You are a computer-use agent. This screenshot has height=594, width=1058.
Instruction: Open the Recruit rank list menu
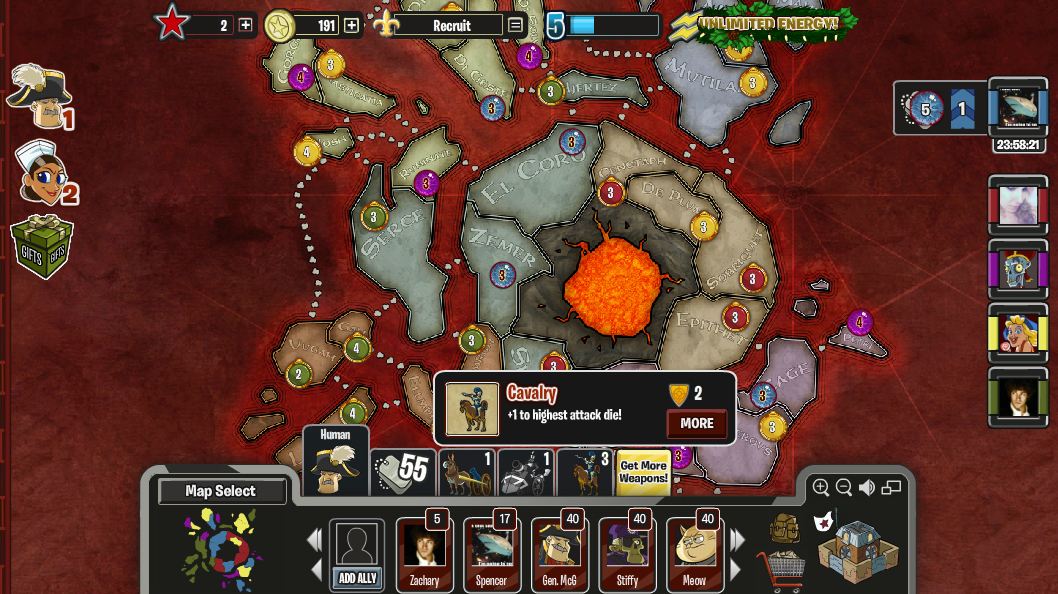(x=515, y=25)
